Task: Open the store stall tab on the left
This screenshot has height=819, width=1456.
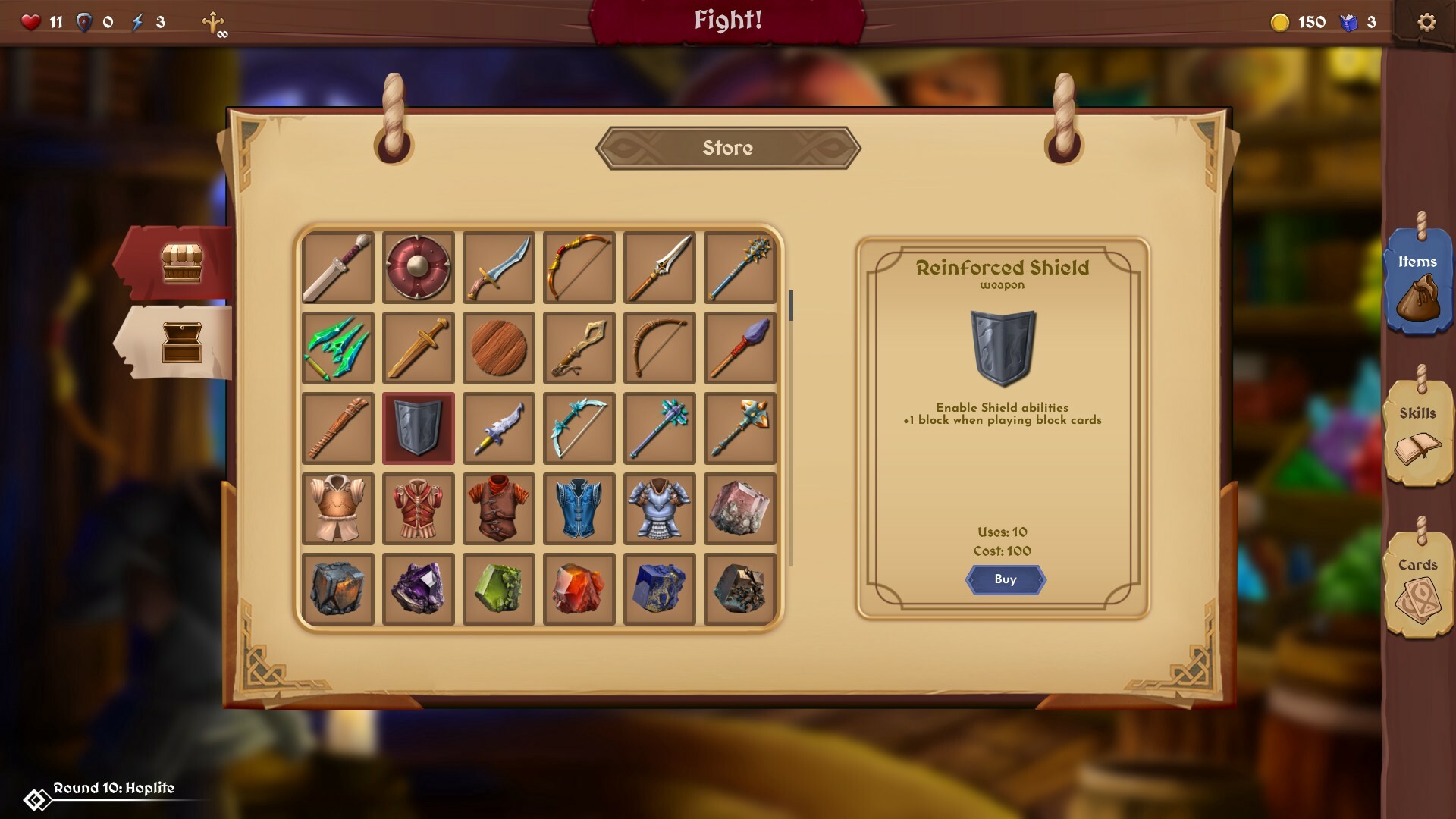Action: 182,262
